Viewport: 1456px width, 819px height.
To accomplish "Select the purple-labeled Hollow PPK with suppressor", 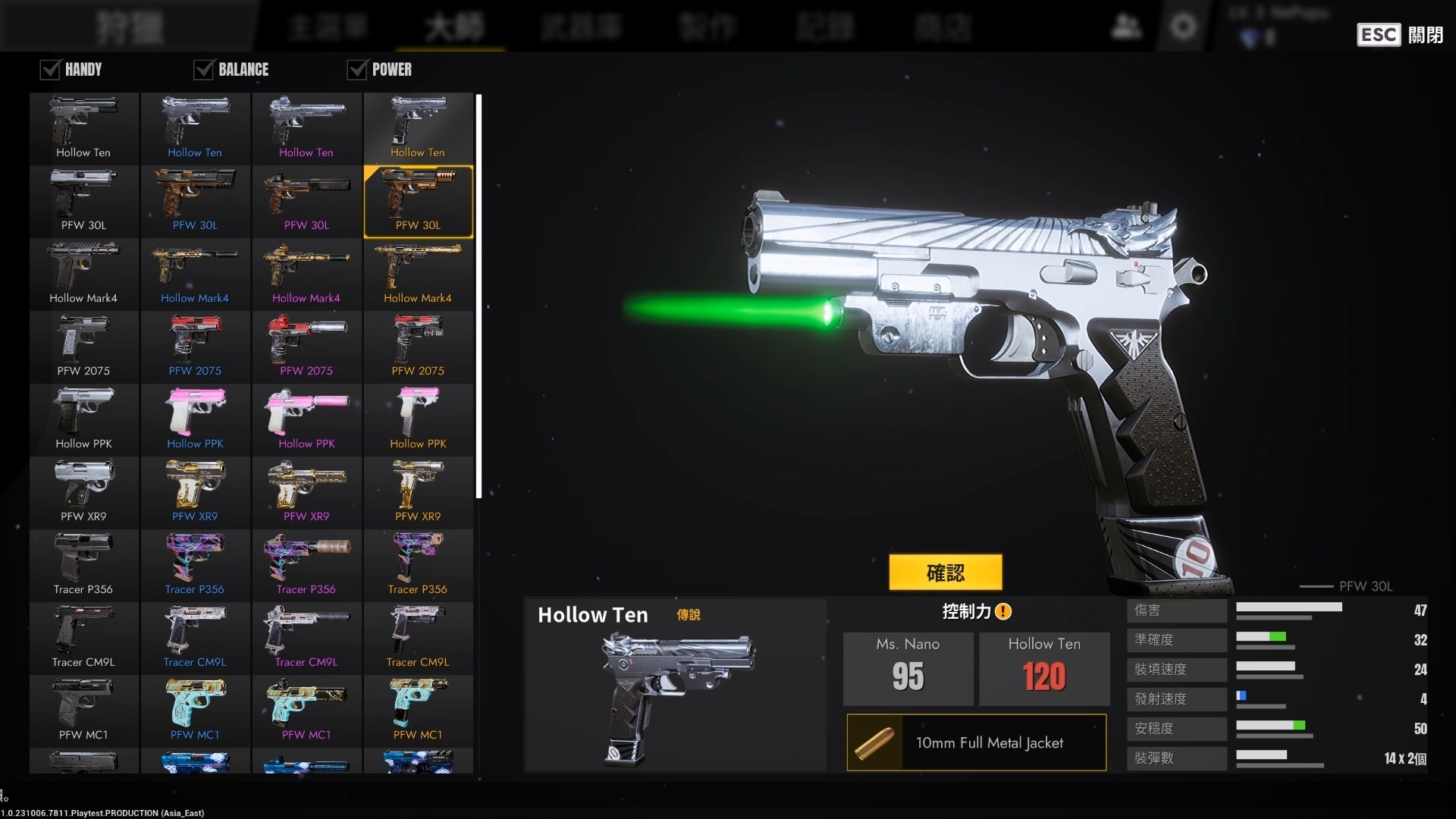I will point(306,419).
